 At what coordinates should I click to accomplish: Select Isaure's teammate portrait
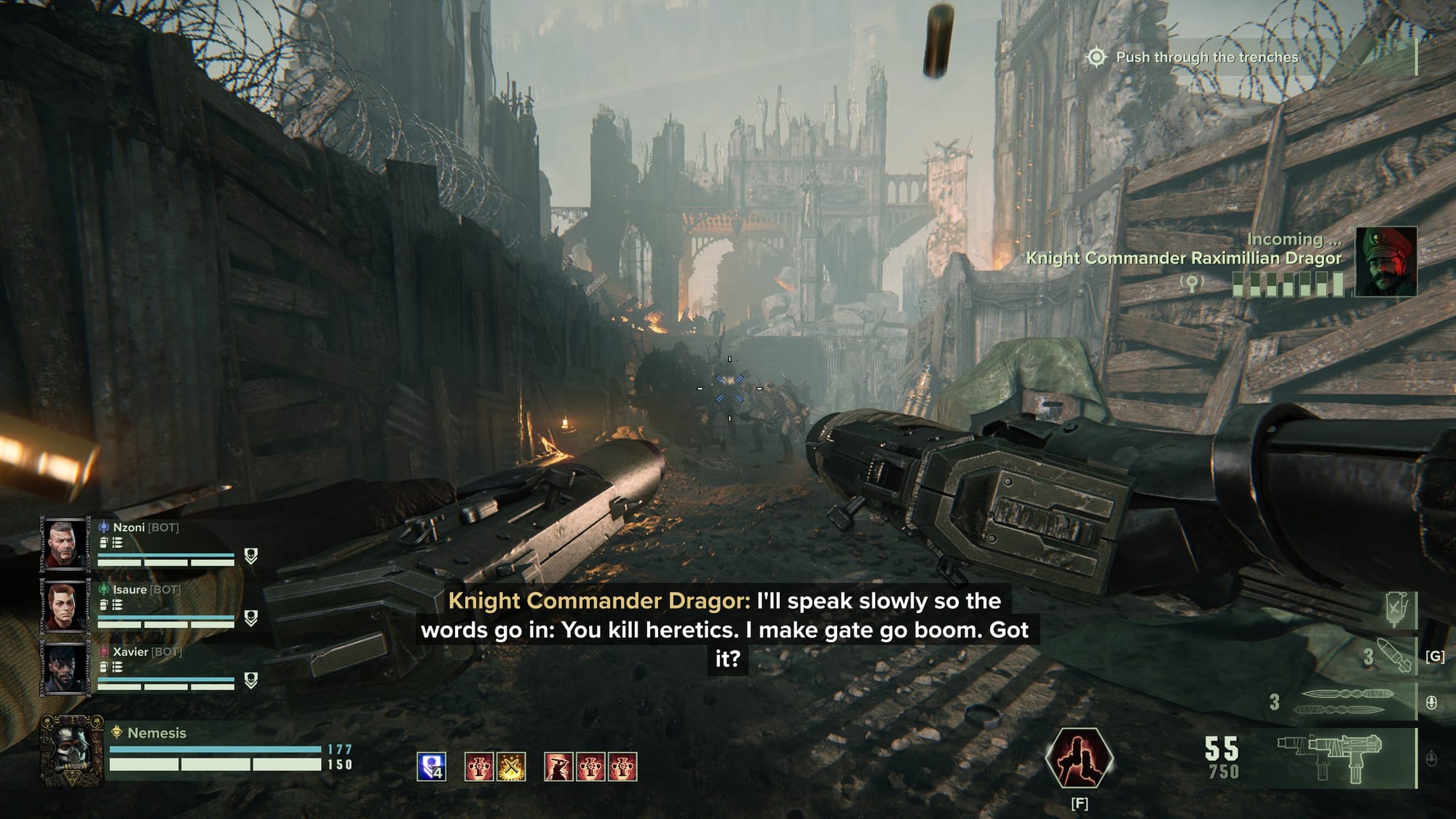point(64,606)
